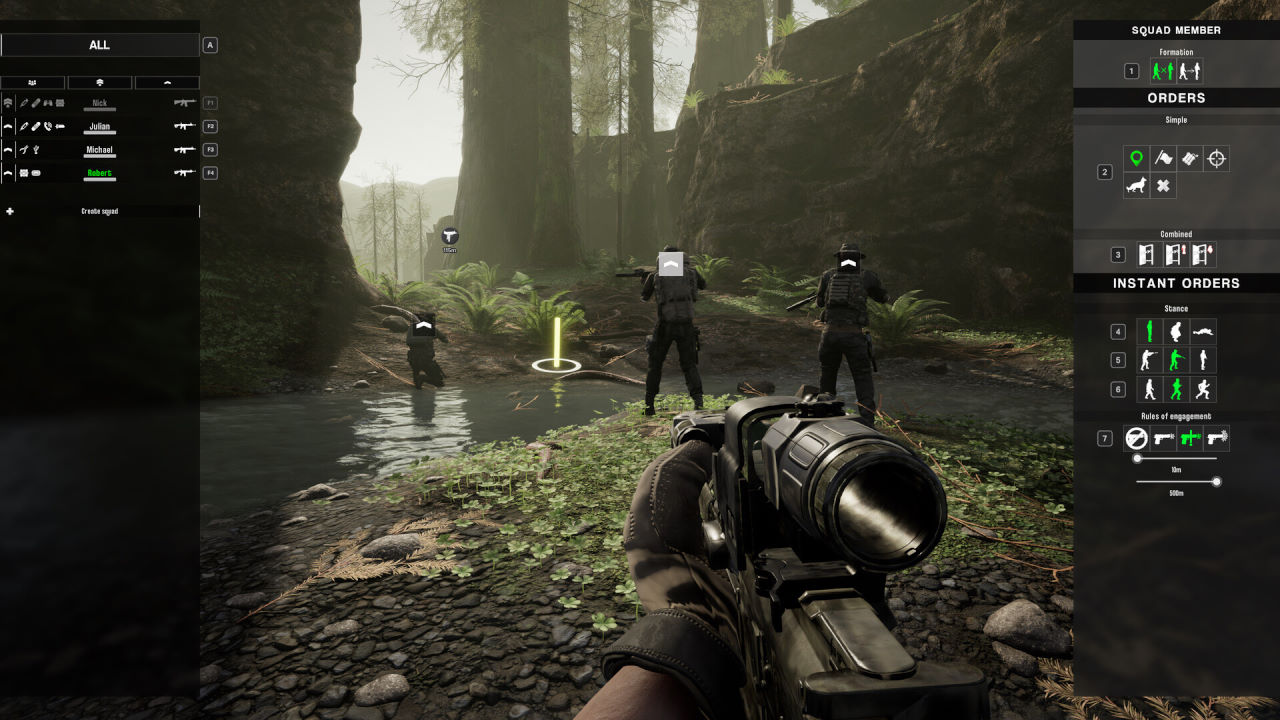
Task: Choose the green map-pin move order
Action: pos(1136,158)
